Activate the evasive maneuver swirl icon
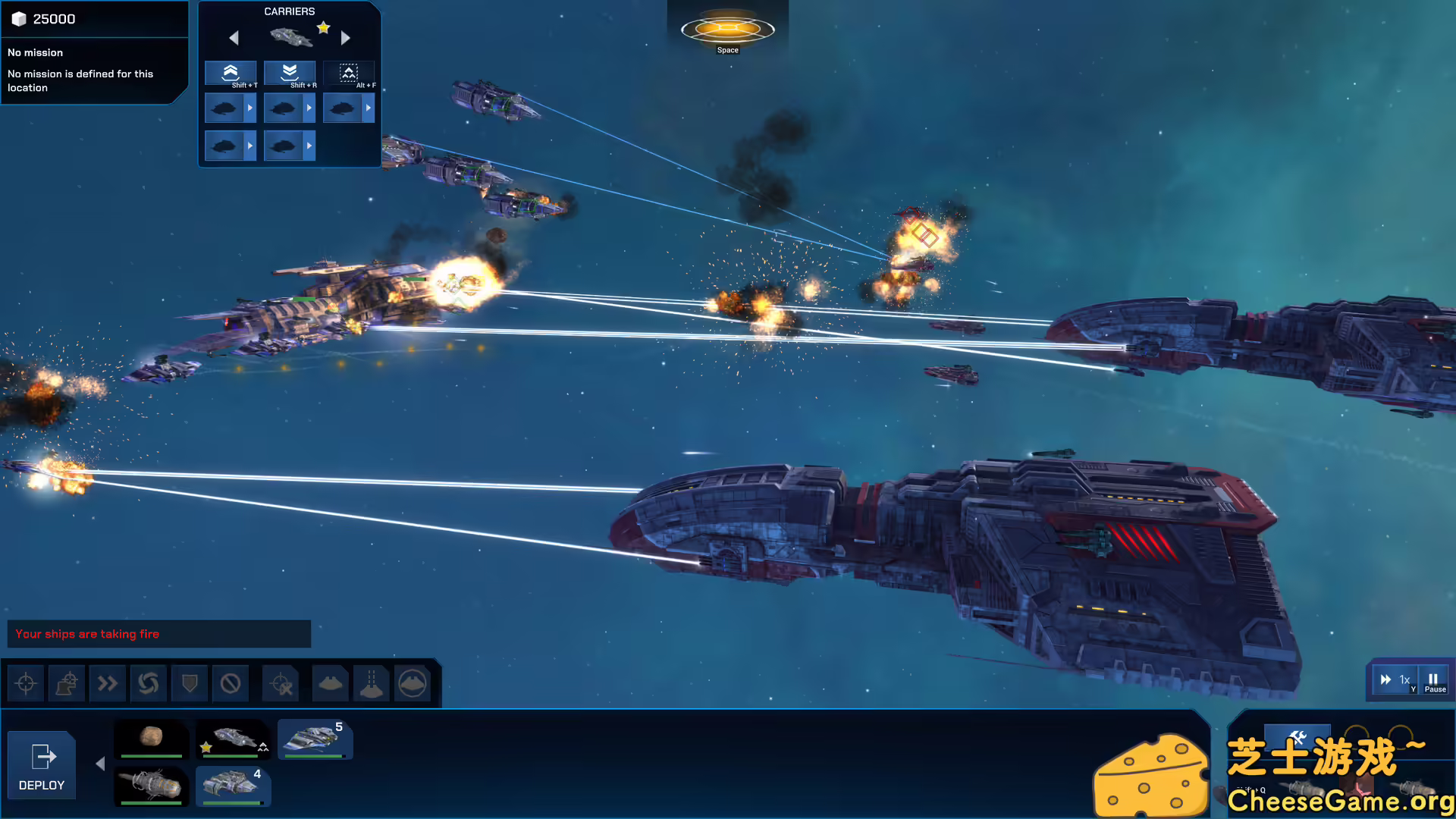 pos(149,682)
